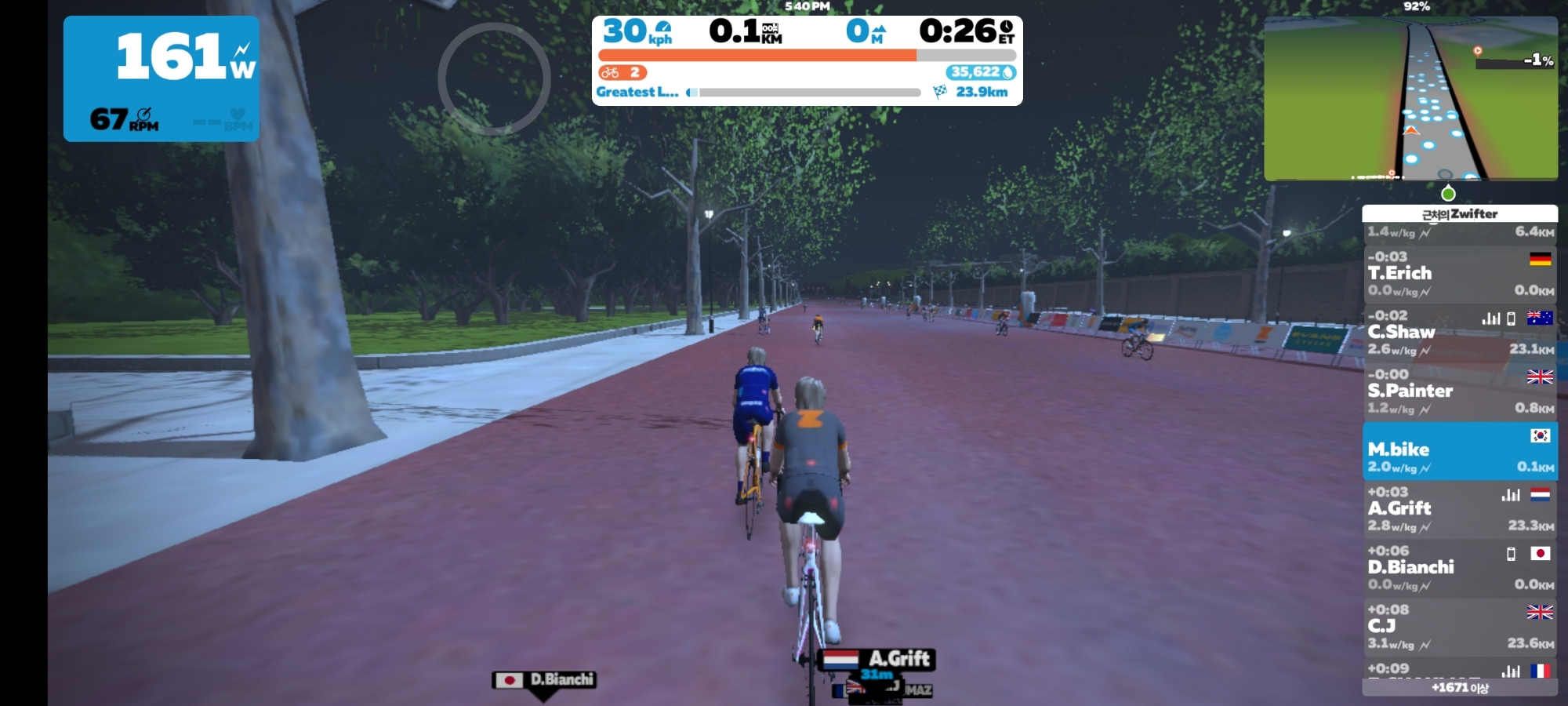Select your own M.bike rider row

tap(1459, 451)
